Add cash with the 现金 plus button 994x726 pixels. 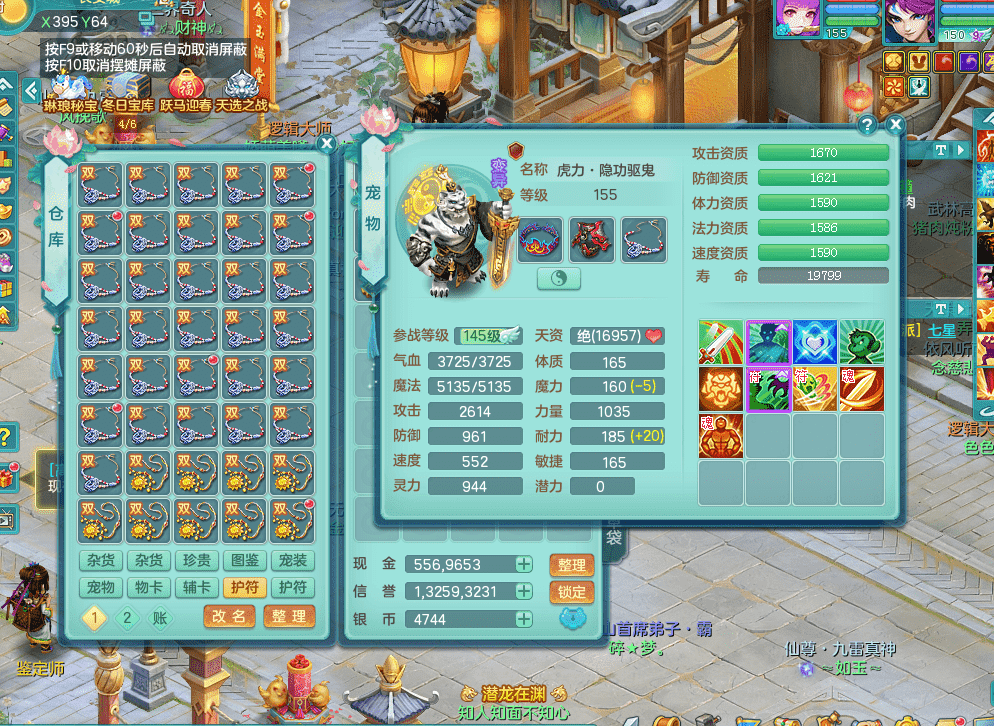523,565
